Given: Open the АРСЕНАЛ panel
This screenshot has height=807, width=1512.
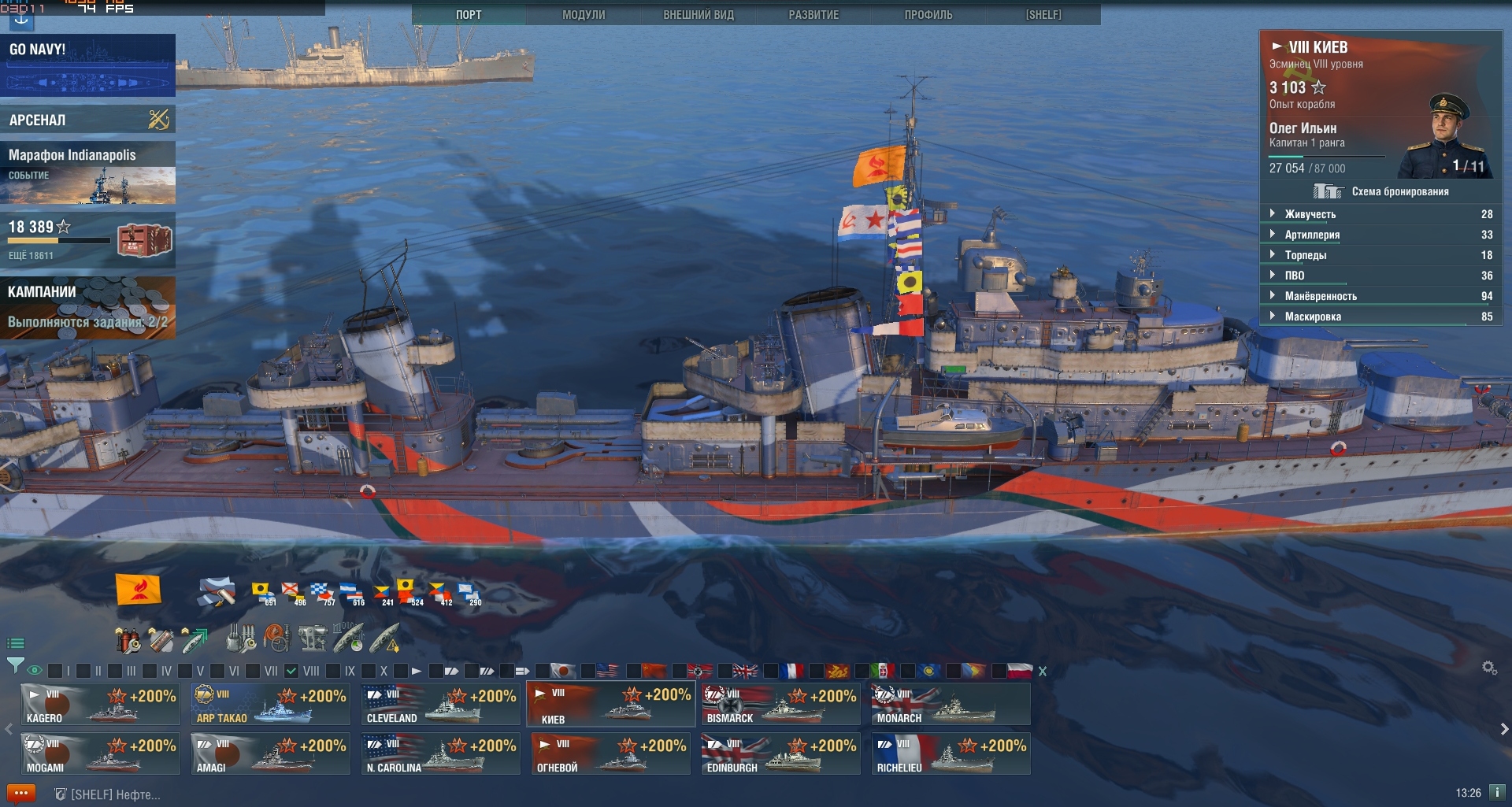Looking at the screenshot, I should tap(87, 120).
